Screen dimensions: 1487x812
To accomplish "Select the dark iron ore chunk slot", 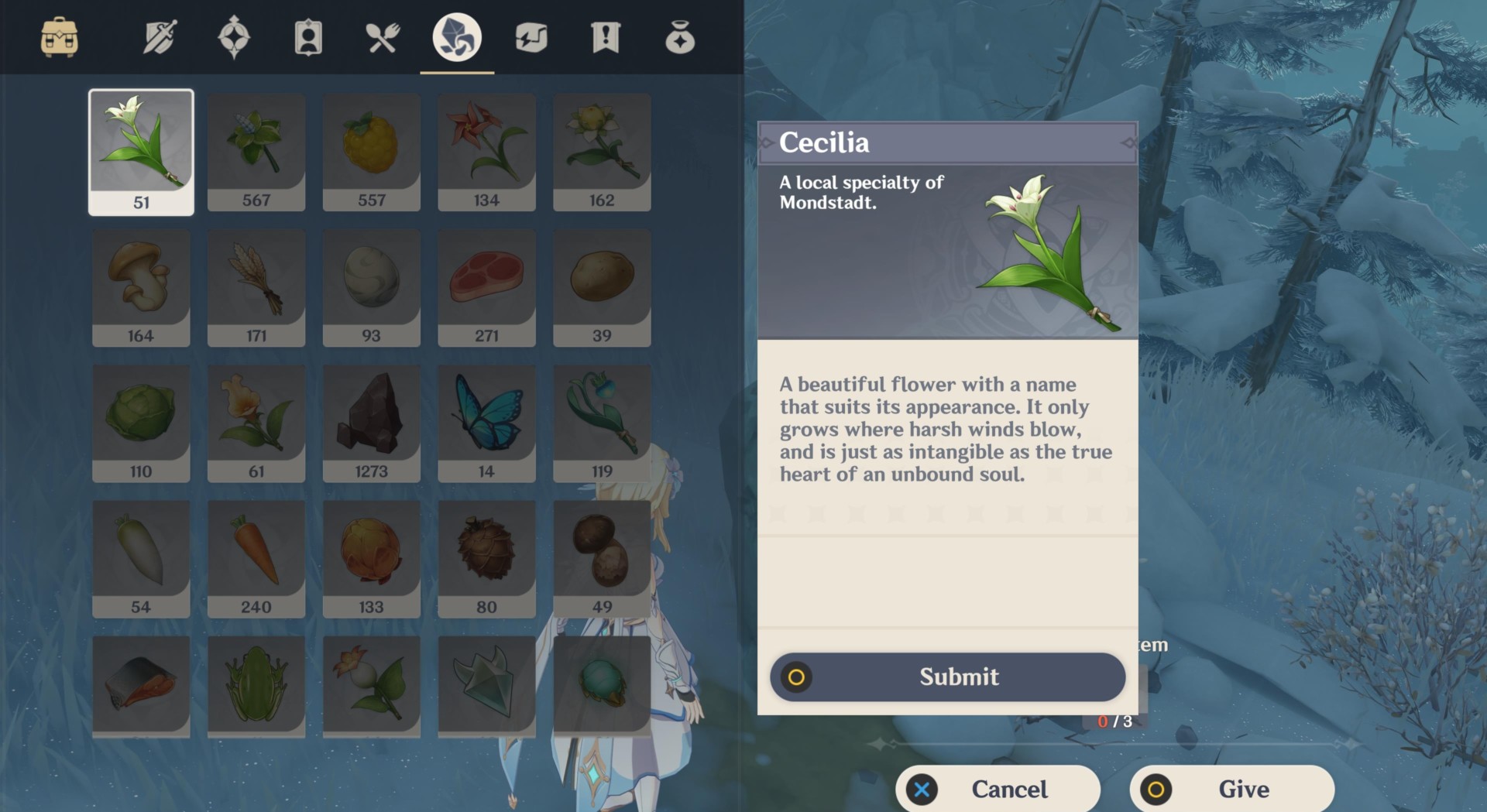I will tap(371, 423).
